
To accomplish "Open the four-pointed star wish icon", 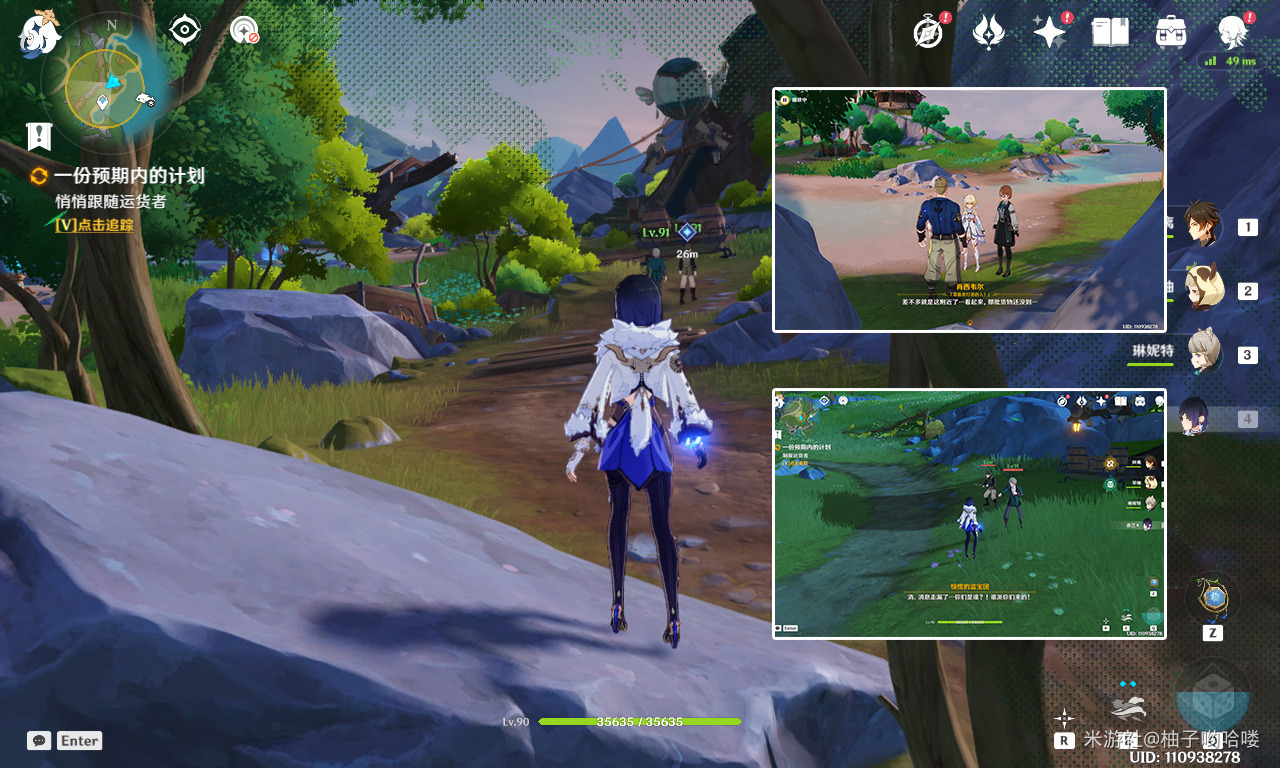I will [1049, 32].
